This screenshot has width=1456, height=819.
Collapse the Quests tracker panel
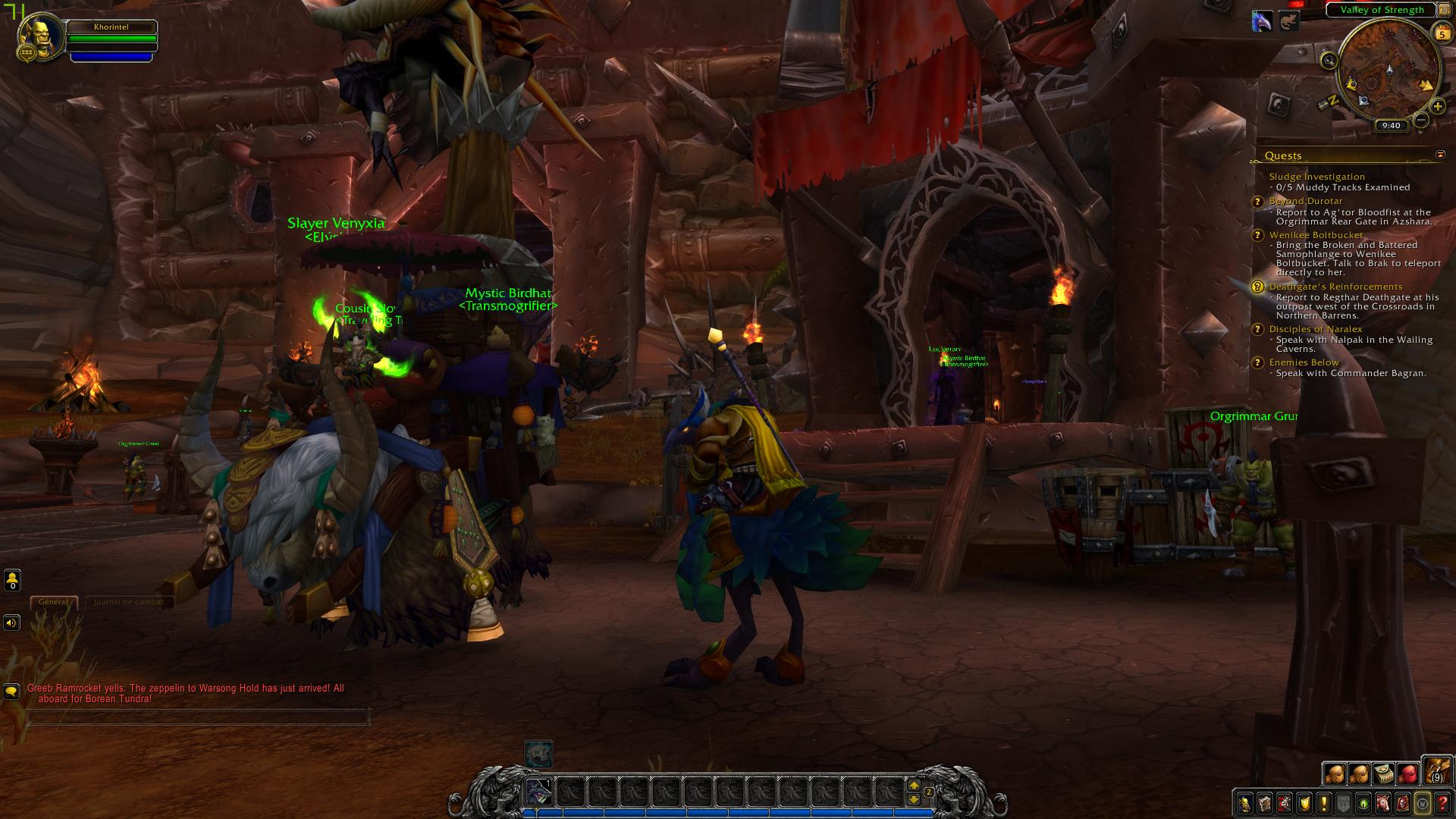[x=1440, y=155]
